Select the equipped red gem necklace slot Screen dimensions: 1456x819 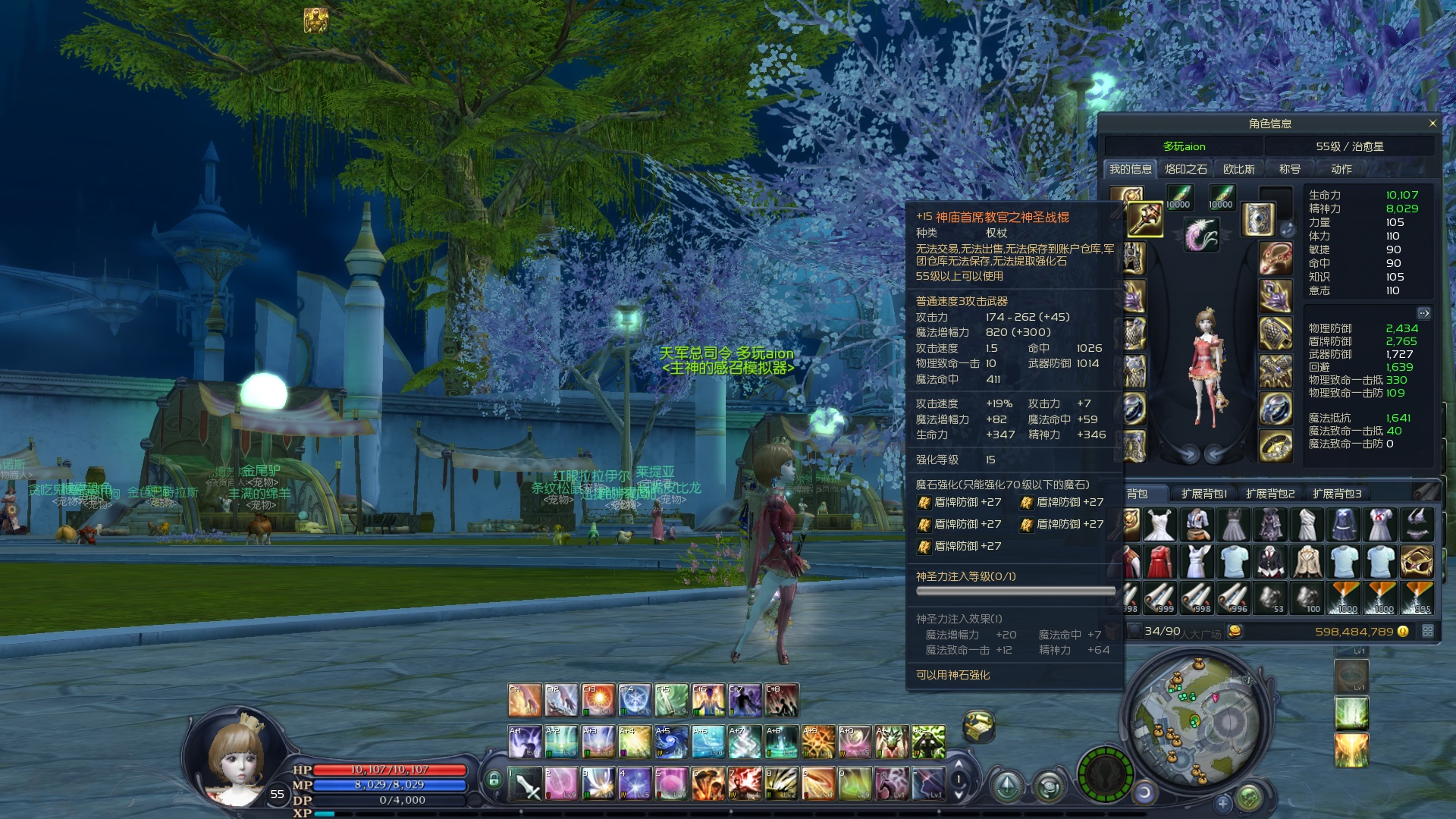[x=1276, y=258]
